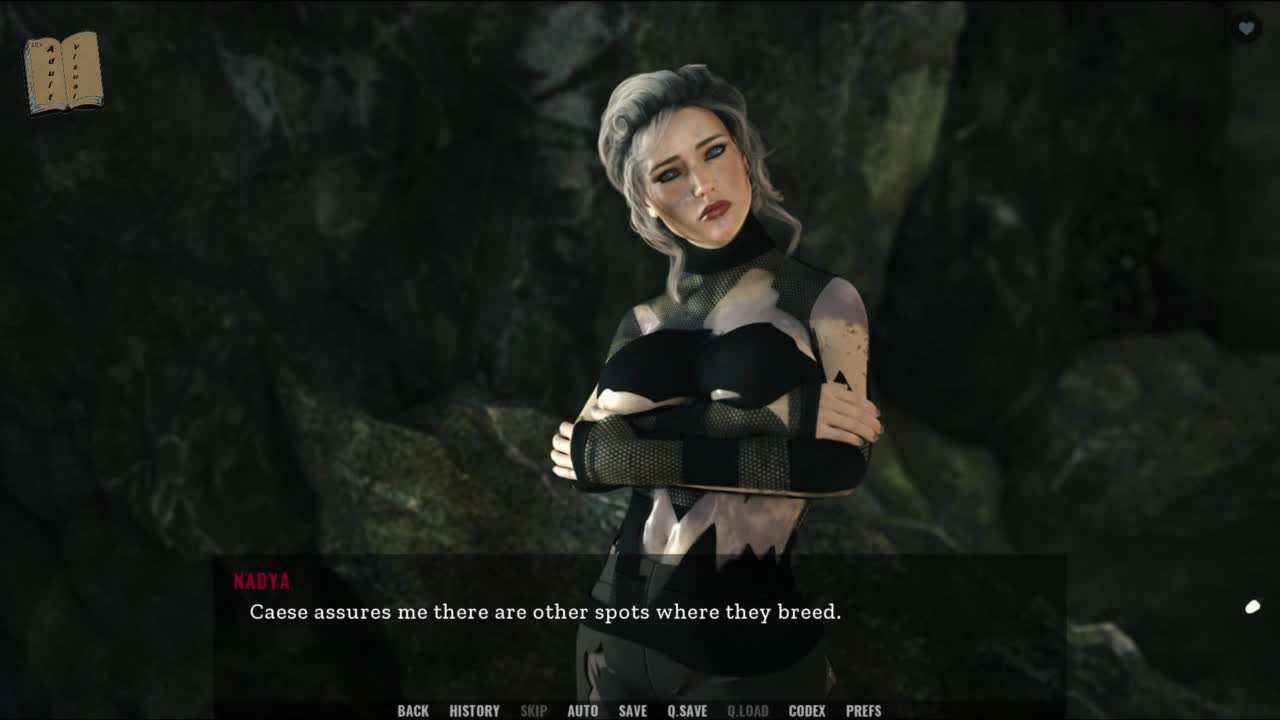The width and height of the screenshot is (1280, 720).
Task: Click the open book logo icon
Action: pos(63,72)
